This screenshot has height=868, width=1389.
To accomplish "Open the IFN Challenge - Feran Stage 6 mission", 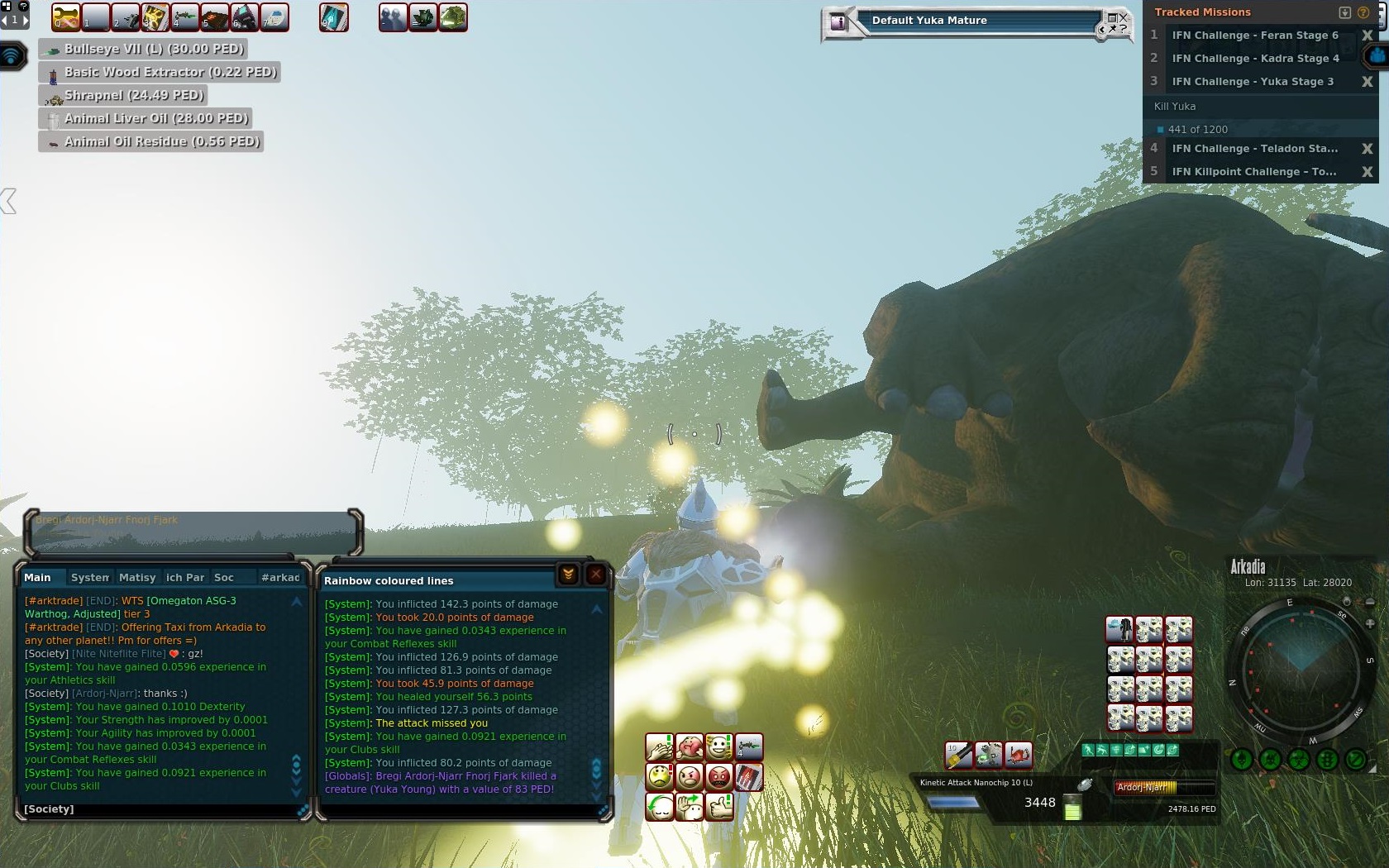I will point(1254,36).
